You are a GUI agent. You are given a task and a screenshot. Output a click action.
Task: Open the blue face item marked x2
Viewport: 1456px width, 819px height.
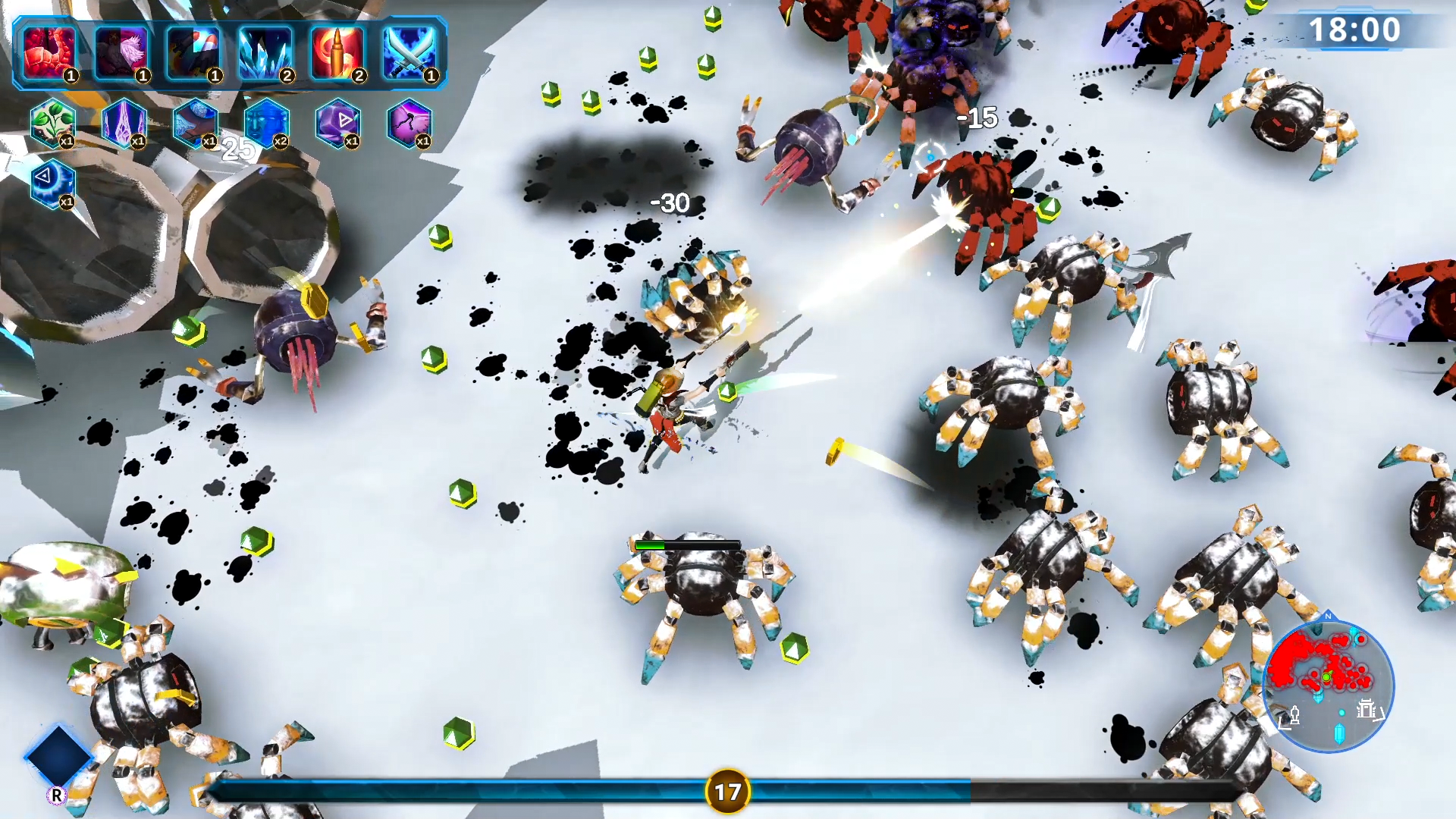[267, 124]
